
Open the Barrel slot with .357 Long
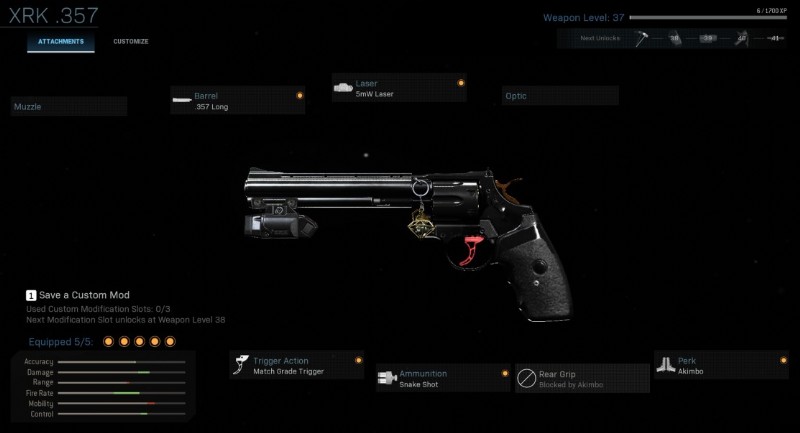(x=238, y=100)
